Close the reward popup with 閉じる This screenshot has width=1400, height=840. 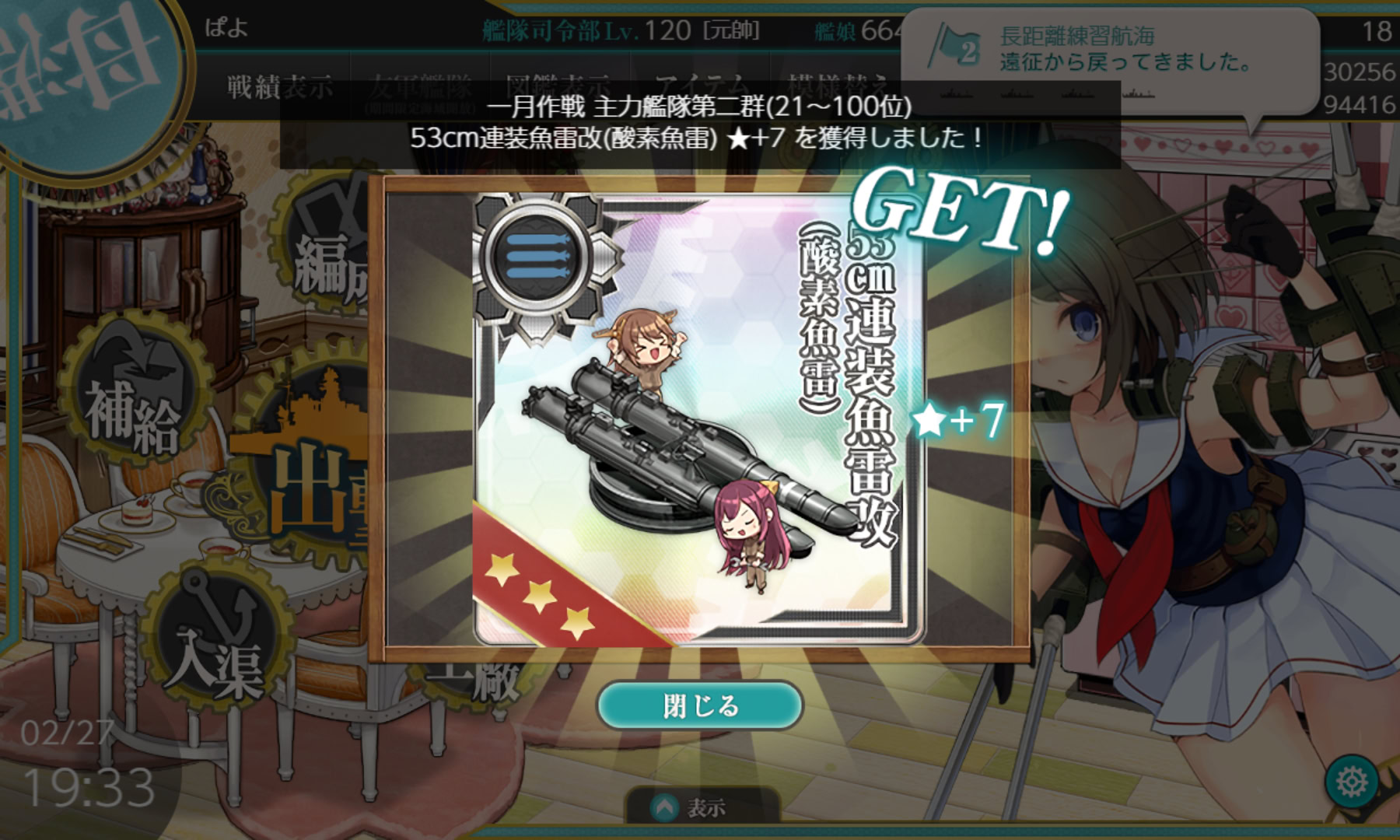(x=699, y=706)
